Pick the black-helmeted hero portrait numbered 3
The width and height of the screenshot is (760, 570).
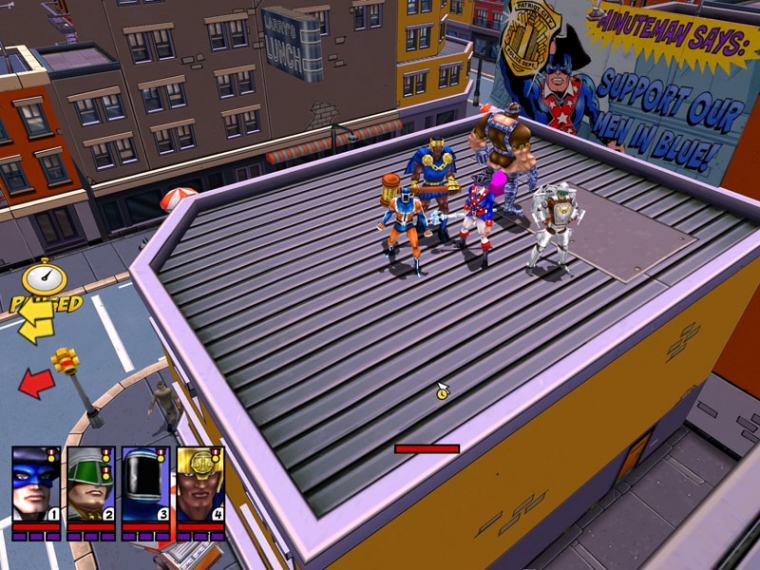point(145,485)
